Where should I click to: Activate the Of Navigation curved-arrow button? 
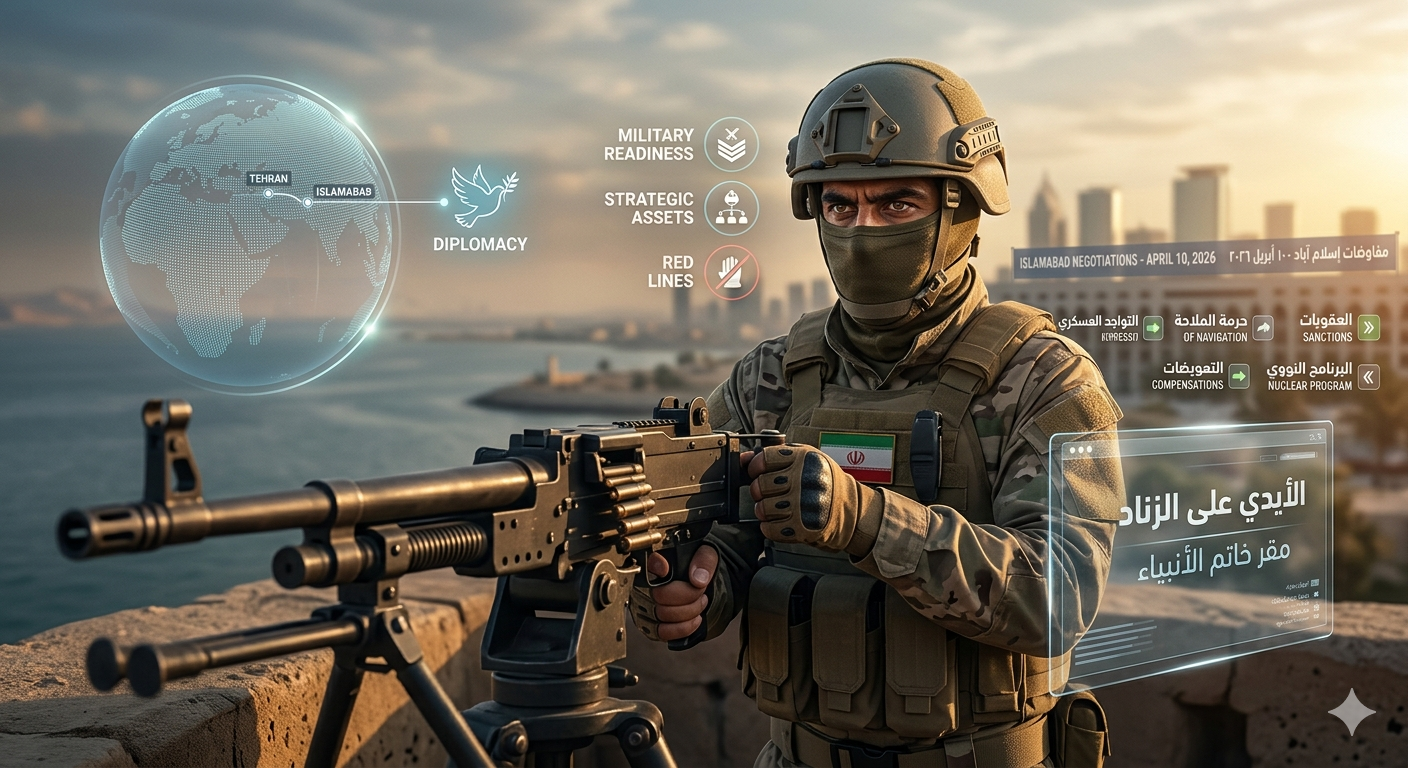pyautogui.click(x=1263, y=327)
